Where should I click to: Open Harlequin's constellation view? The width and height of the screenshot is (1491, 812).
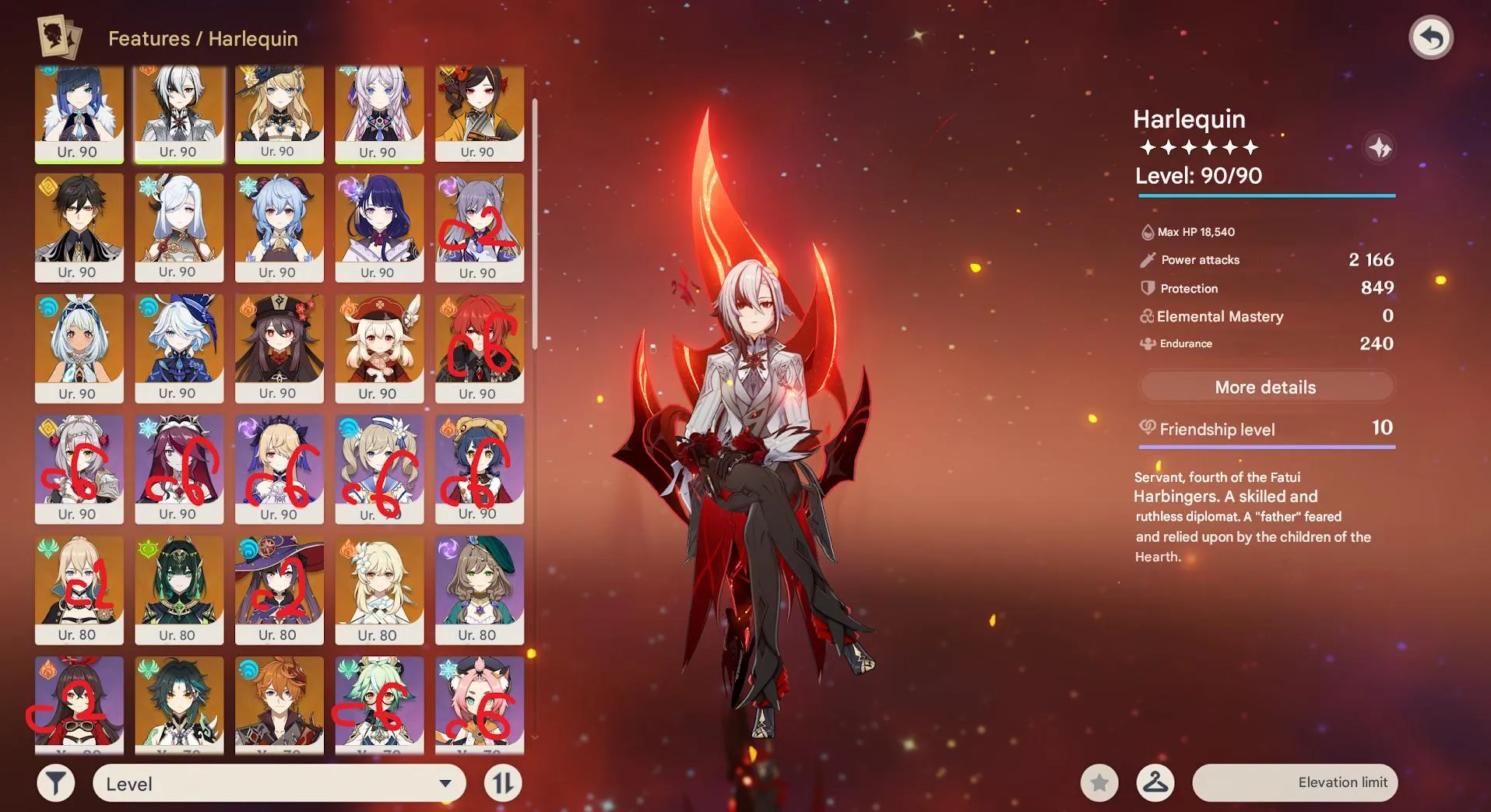pos(1380,146)
